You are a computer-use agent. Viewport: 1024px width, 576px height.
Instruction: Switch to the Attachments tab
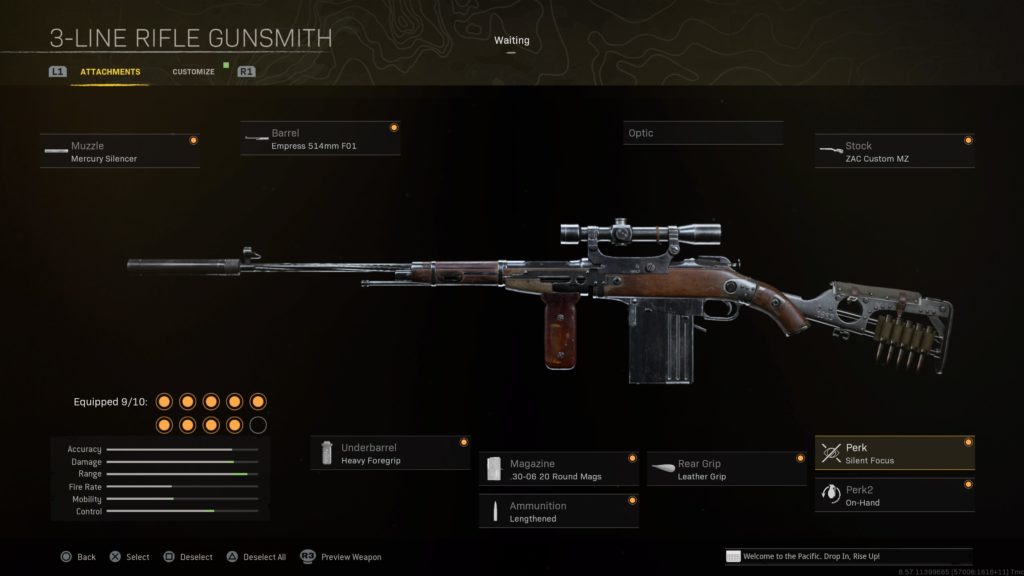click(110, 72)
